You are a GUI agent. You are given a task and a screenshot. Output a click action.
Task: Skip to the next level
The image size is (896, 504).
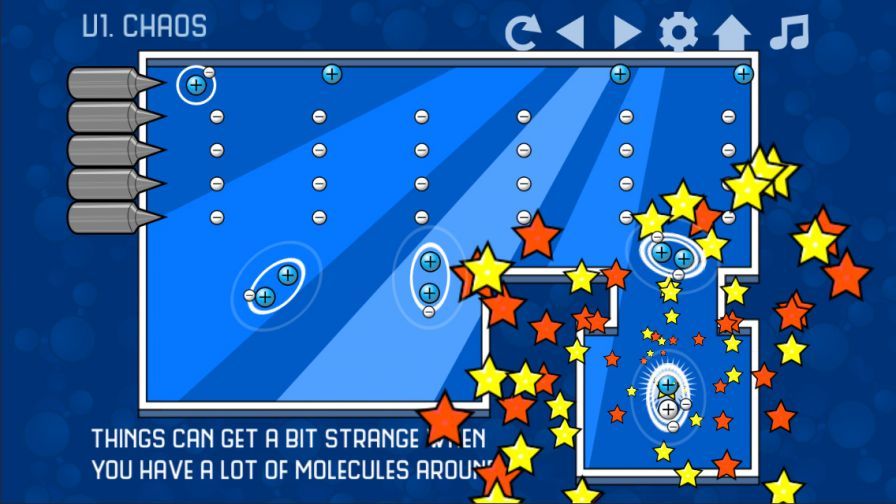point(626,32)
